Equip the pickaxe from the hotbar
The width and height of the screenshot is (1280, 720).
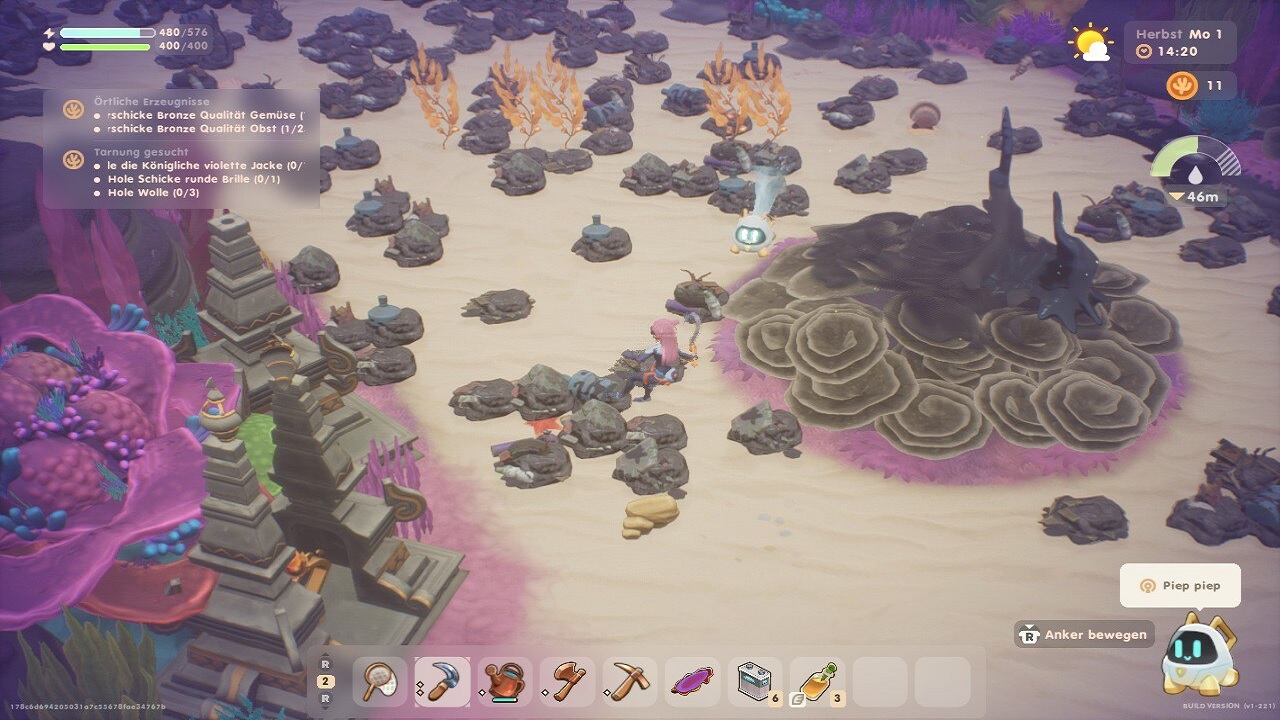(630, 682)
